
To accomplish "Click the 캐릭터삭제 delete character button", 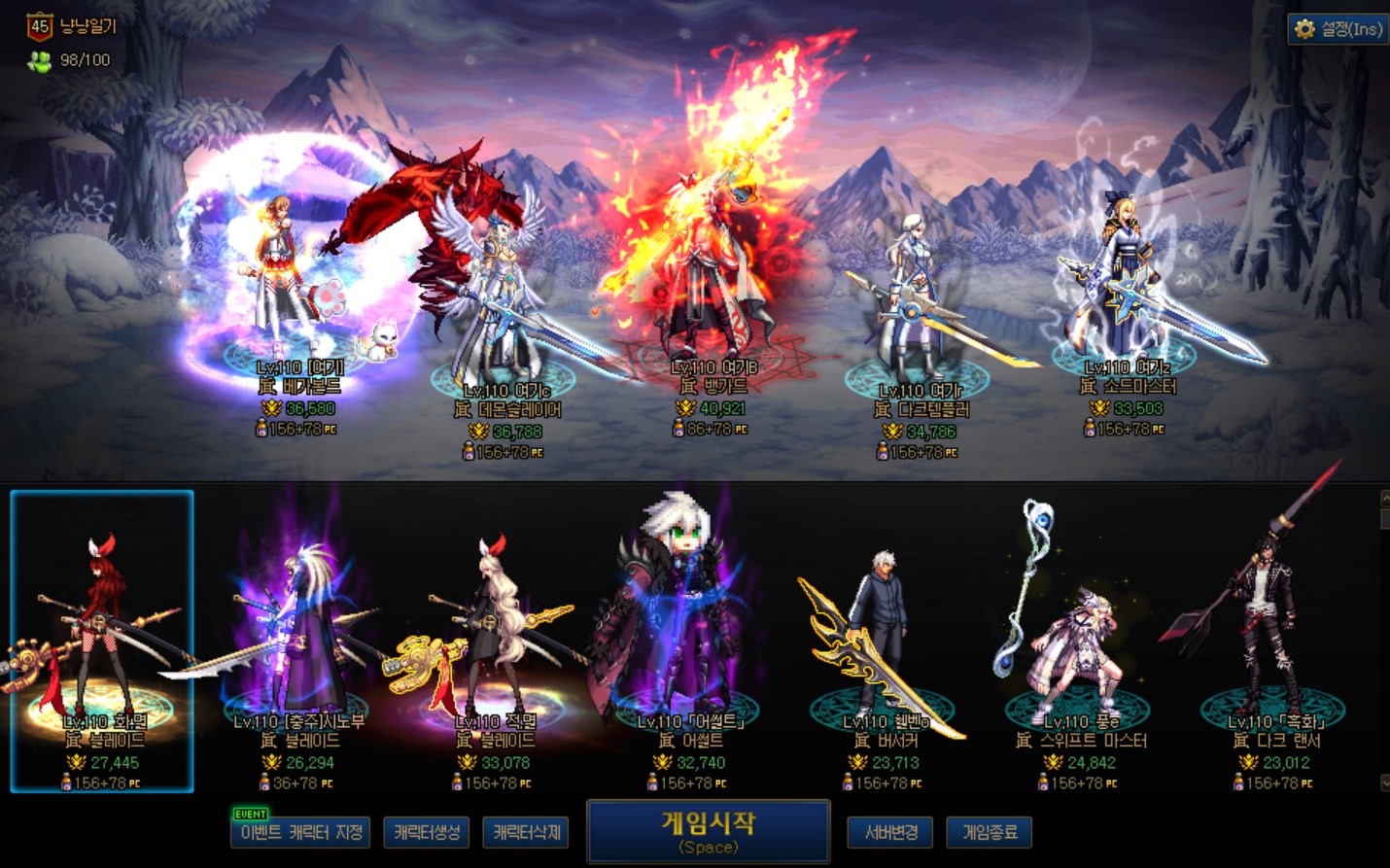I will pyautogui.click(x=526, y=832).
